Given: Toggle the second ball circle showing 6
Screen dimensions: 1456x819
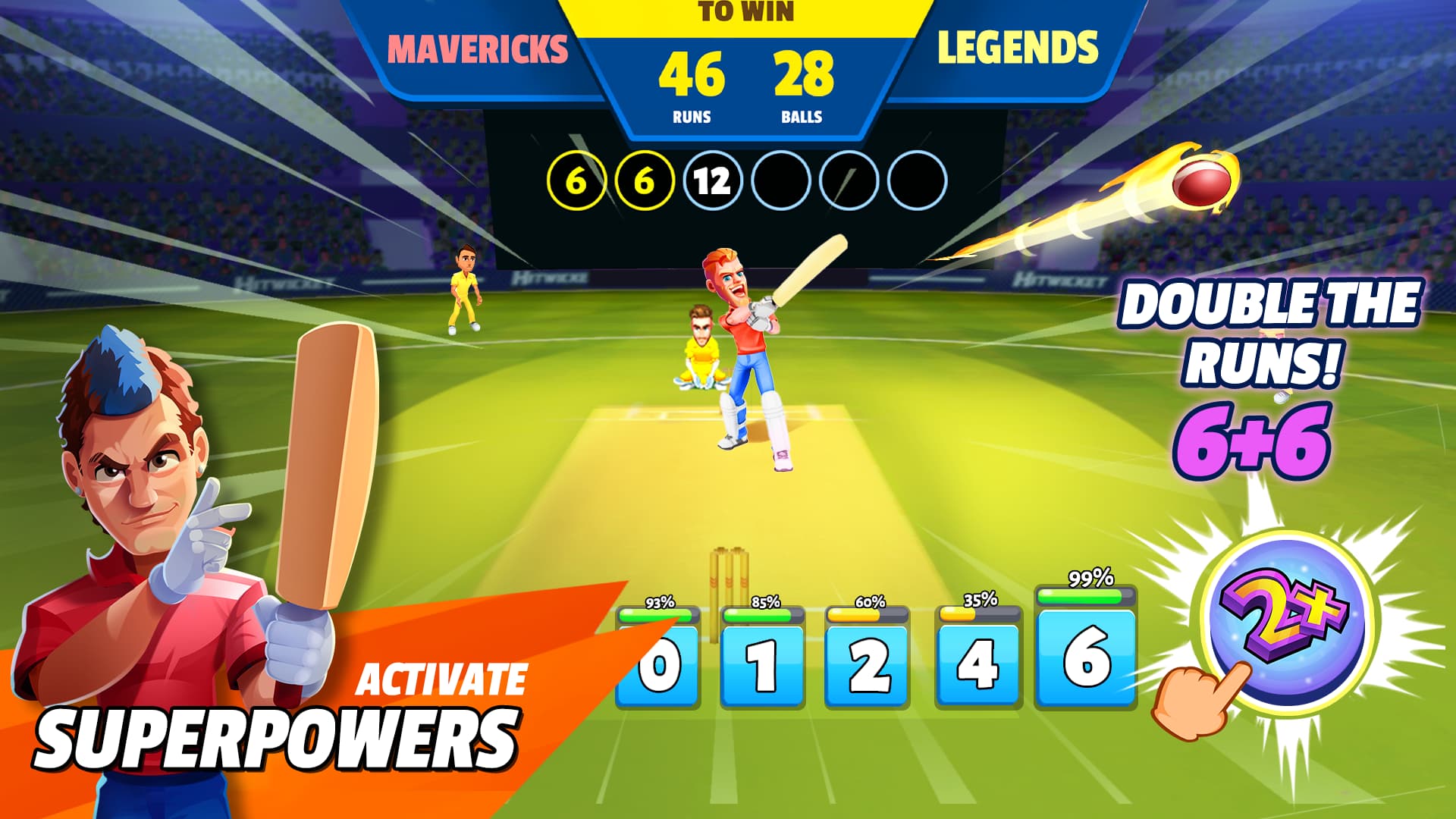Looking at the screenshot, I should [644, 180].
